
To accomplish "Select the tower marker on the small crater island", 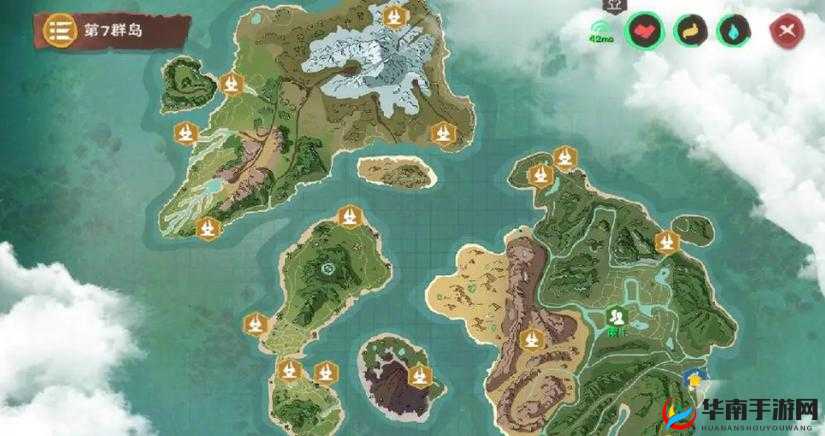I will (x=421, y=377).
